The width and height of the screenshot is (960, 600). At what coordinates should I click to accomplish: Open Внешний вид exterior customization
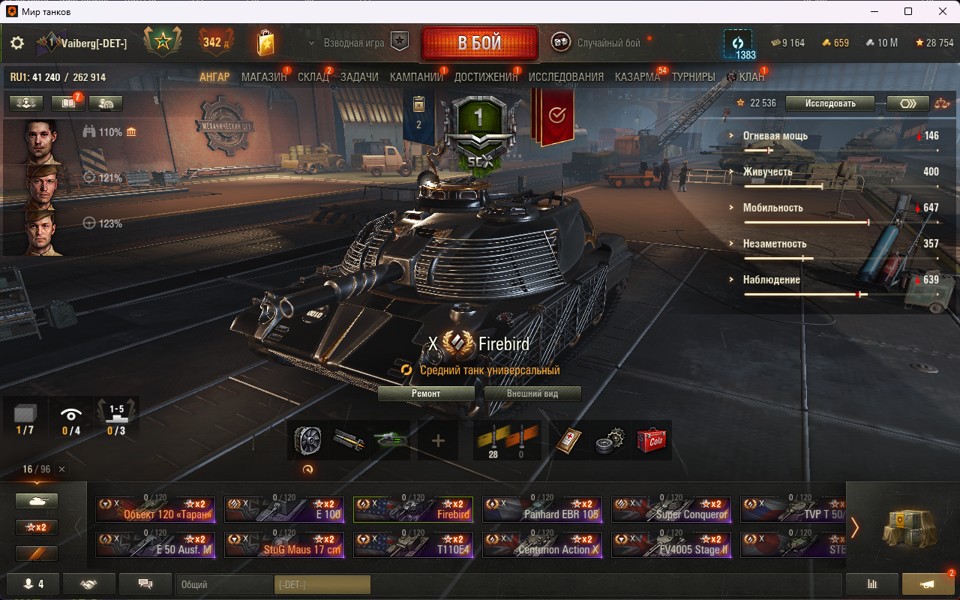tap(533, 394)
